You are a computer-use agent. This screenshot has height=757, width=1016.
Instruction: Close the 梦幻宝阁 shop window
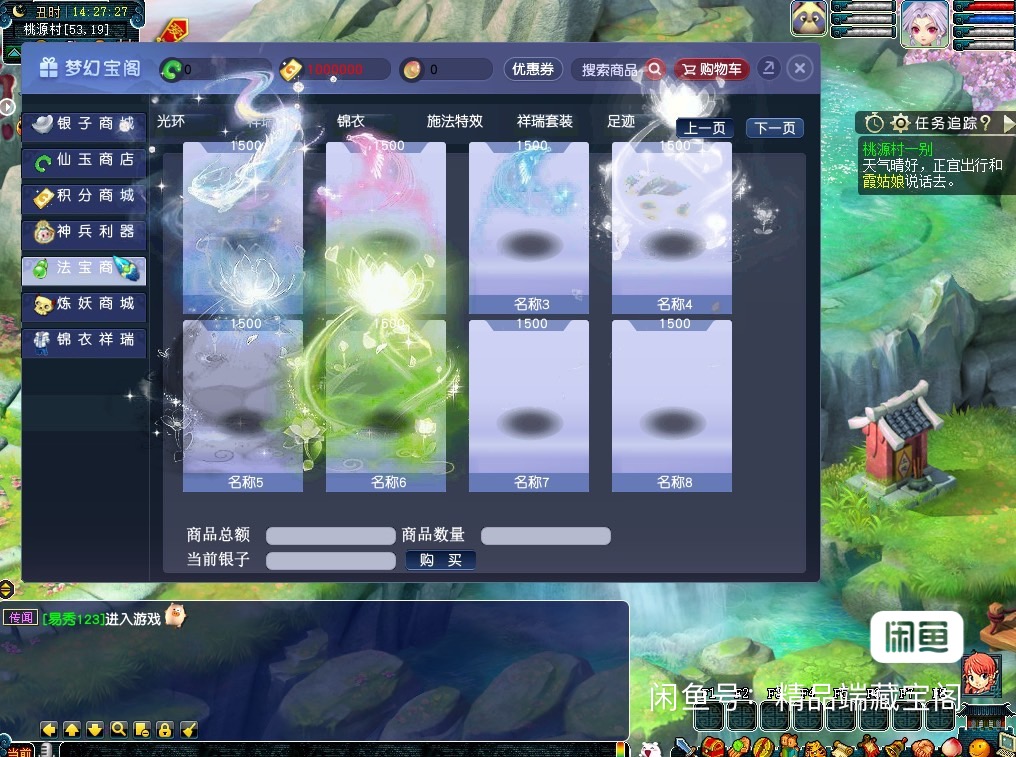(x=799, y=68)
